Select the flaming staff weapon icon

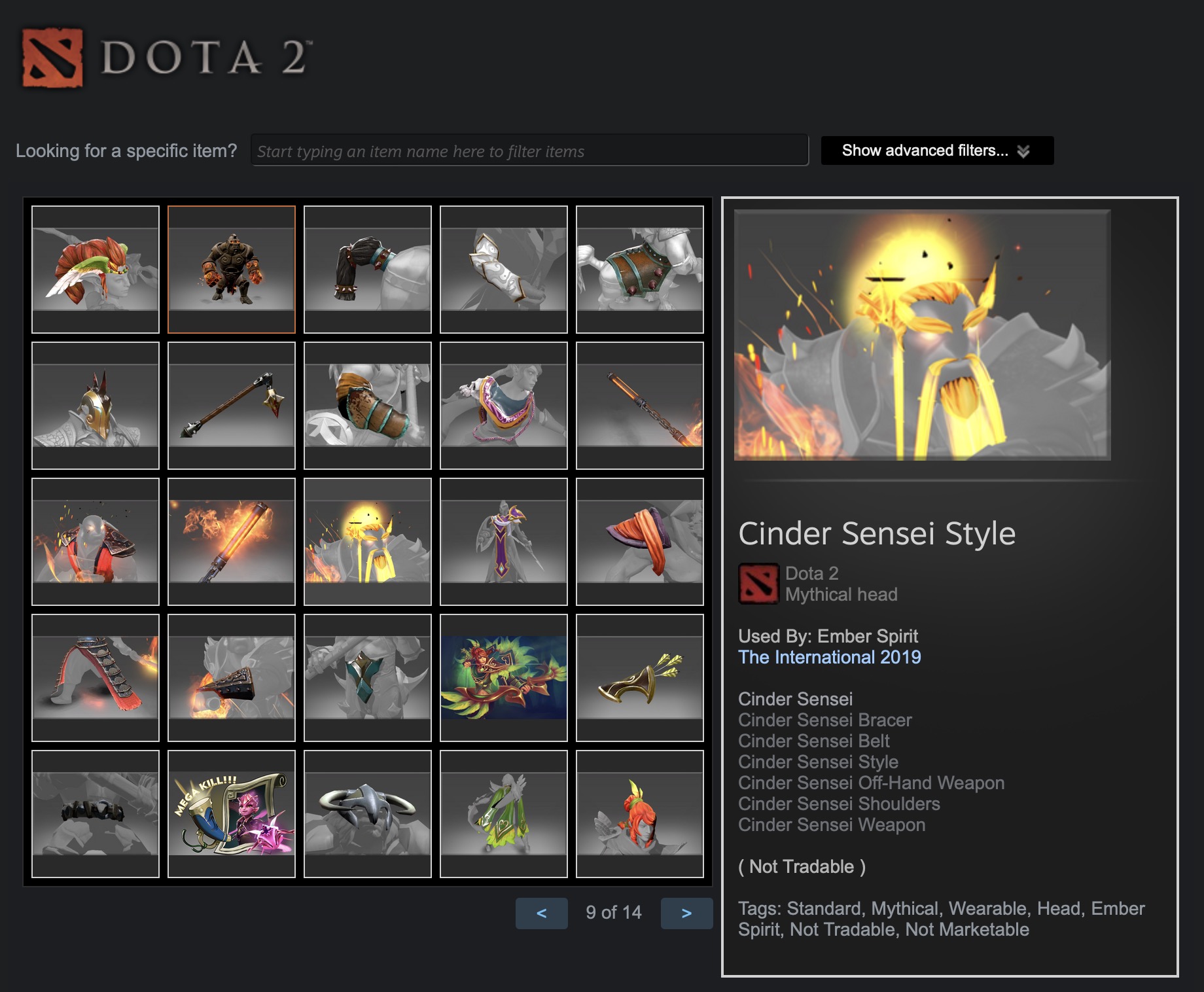pos(639,402)
